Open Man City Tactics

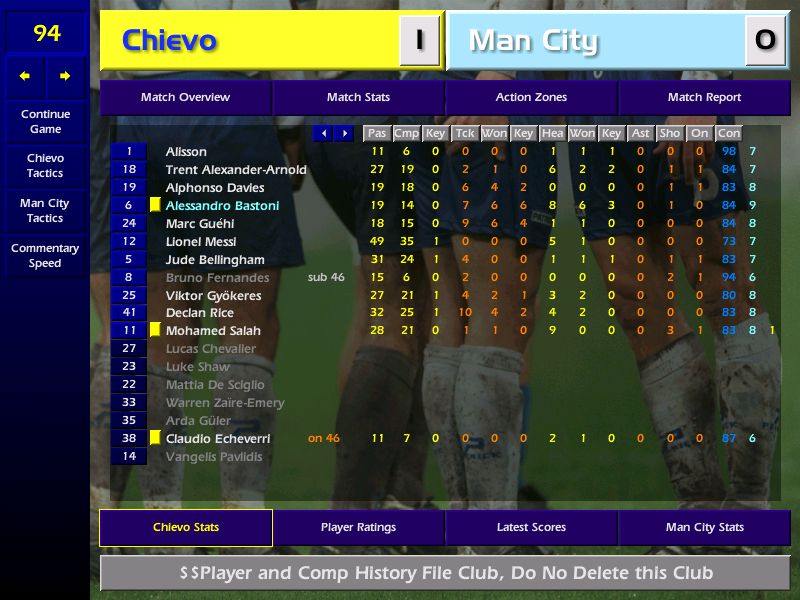pyautogui.click(x=45, y=210)
